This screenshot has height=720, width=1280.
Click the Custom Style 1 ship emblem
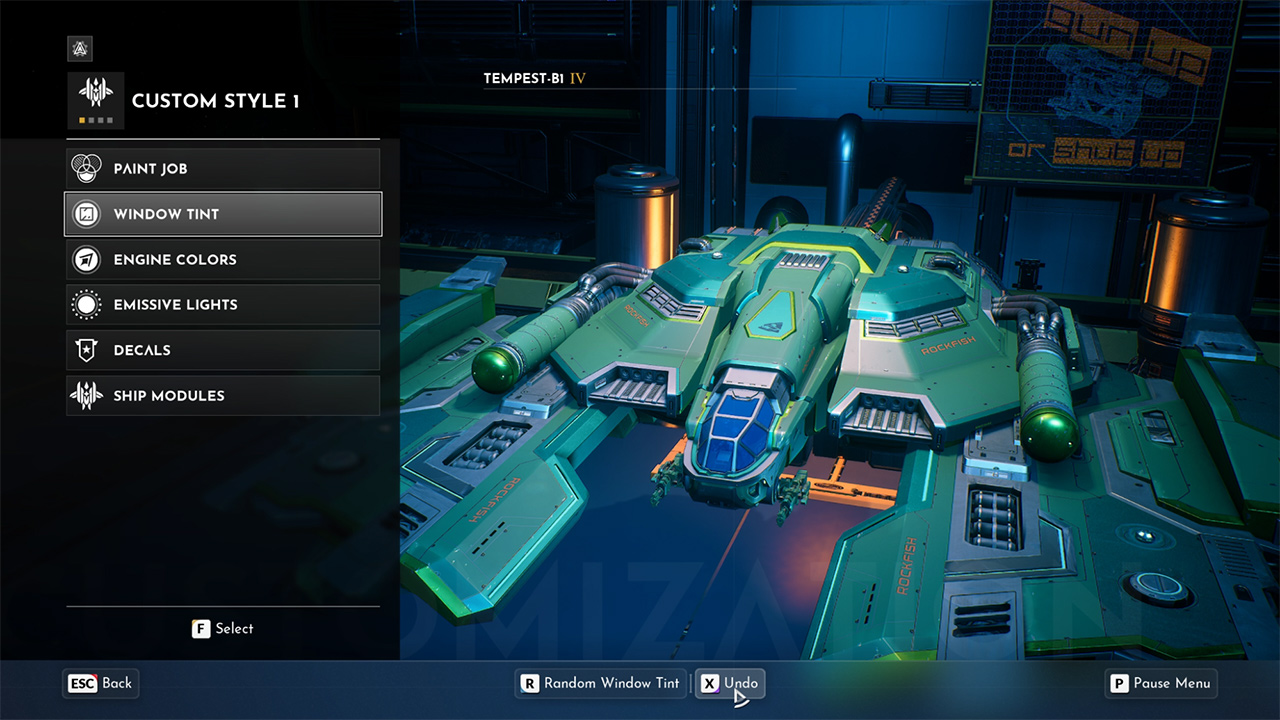tap(96, 100)
